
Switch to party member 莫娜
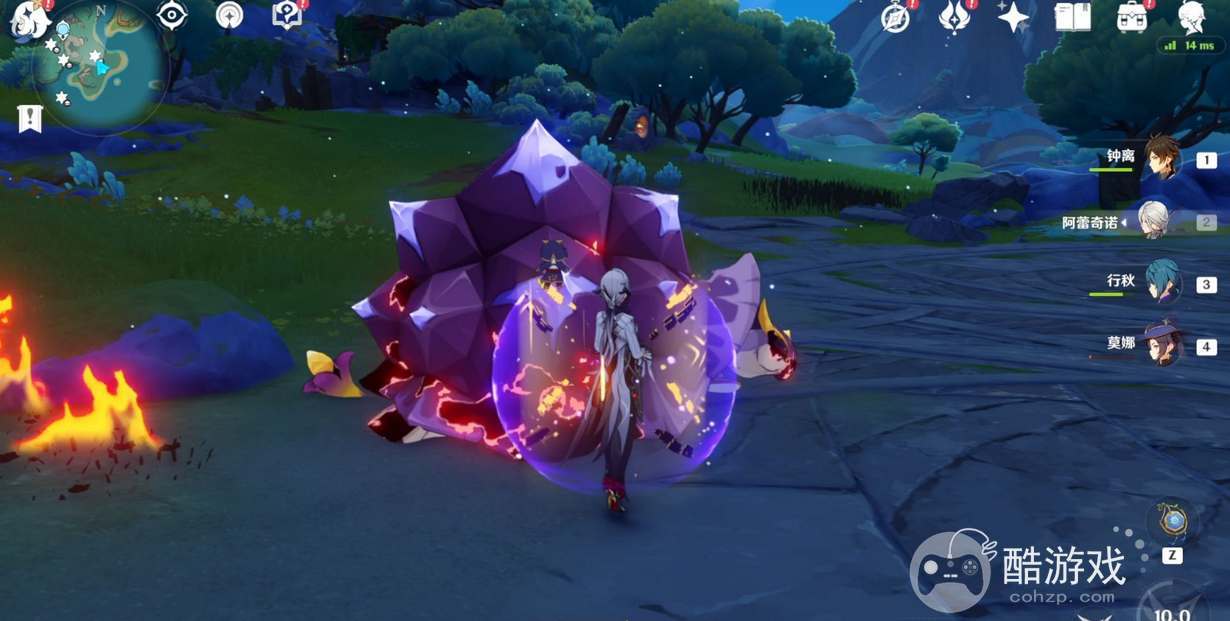[1163, 346]
